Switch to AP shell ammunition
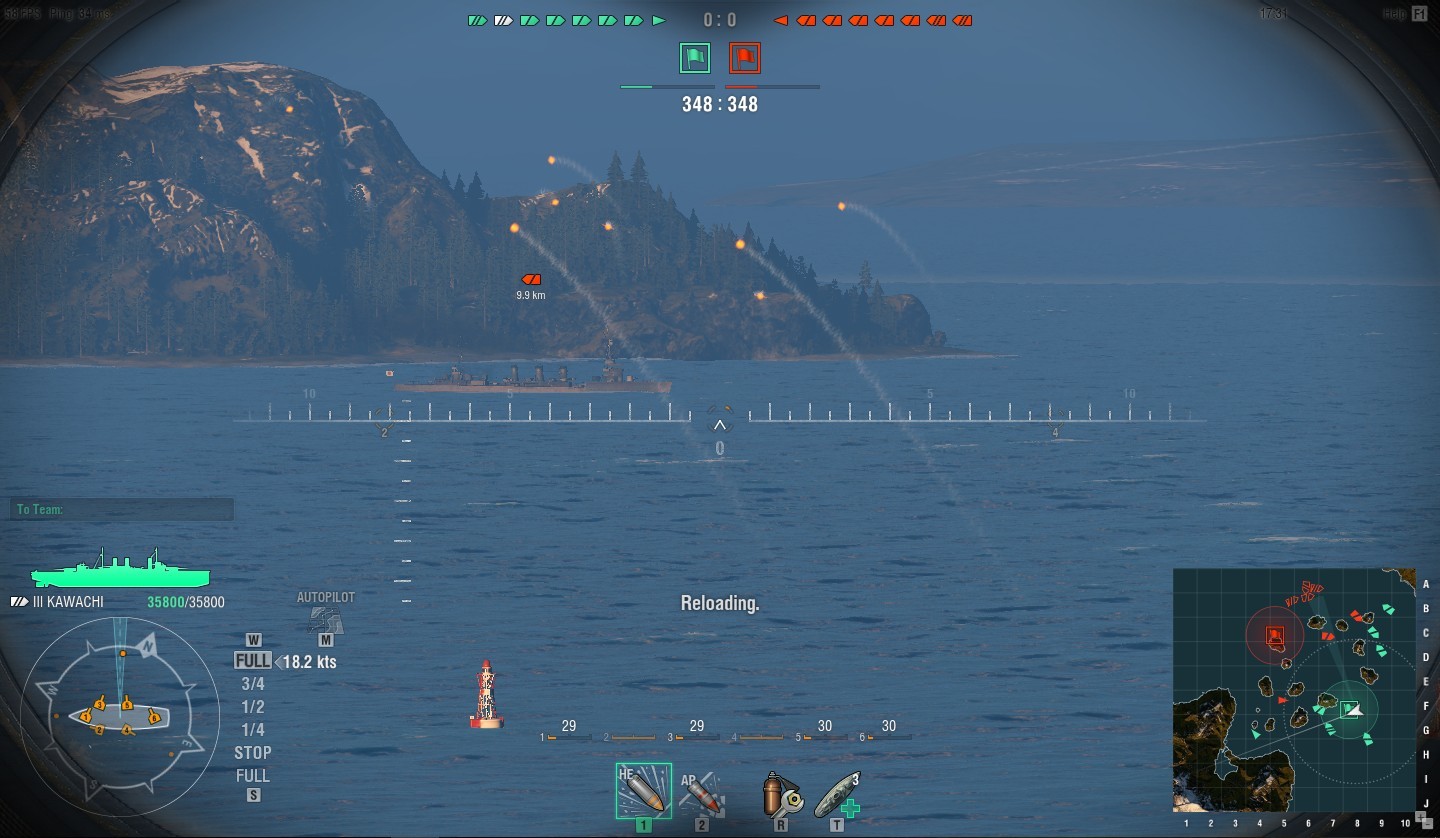The width and height of the screenshot is (1440, 838). coord(702,793)
